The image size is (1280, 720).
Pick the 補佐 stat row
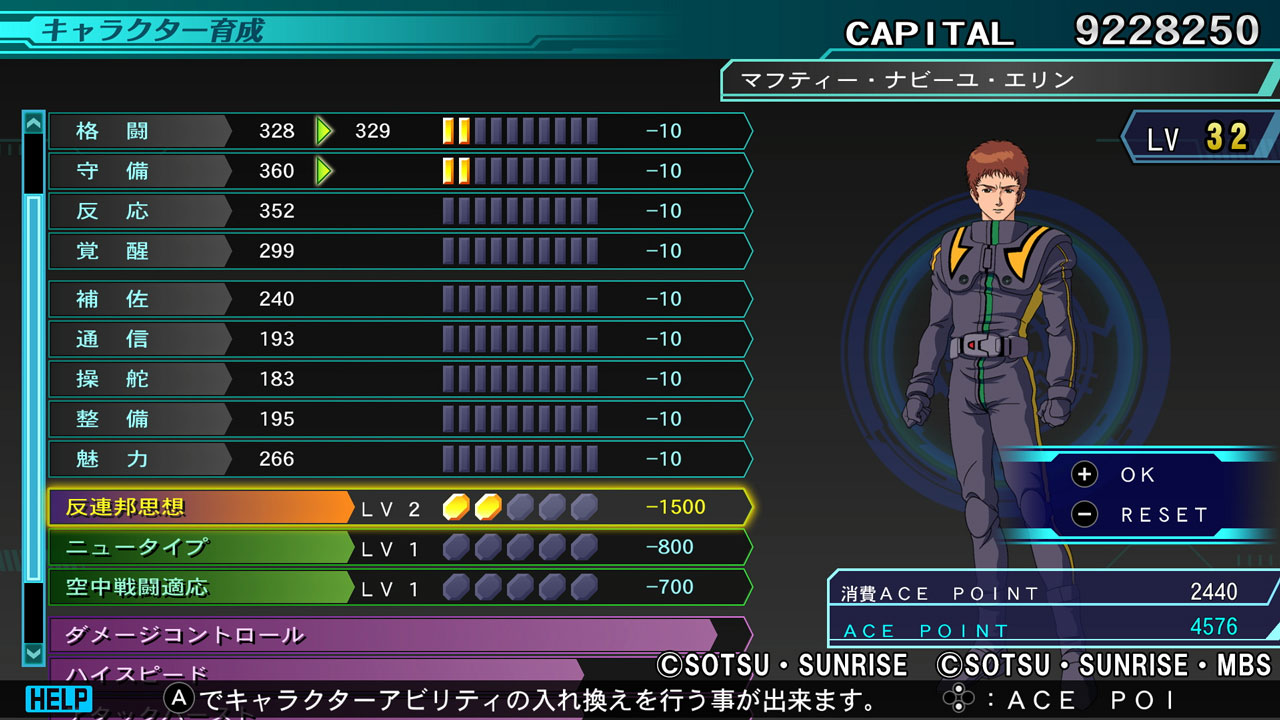point(400,299)
